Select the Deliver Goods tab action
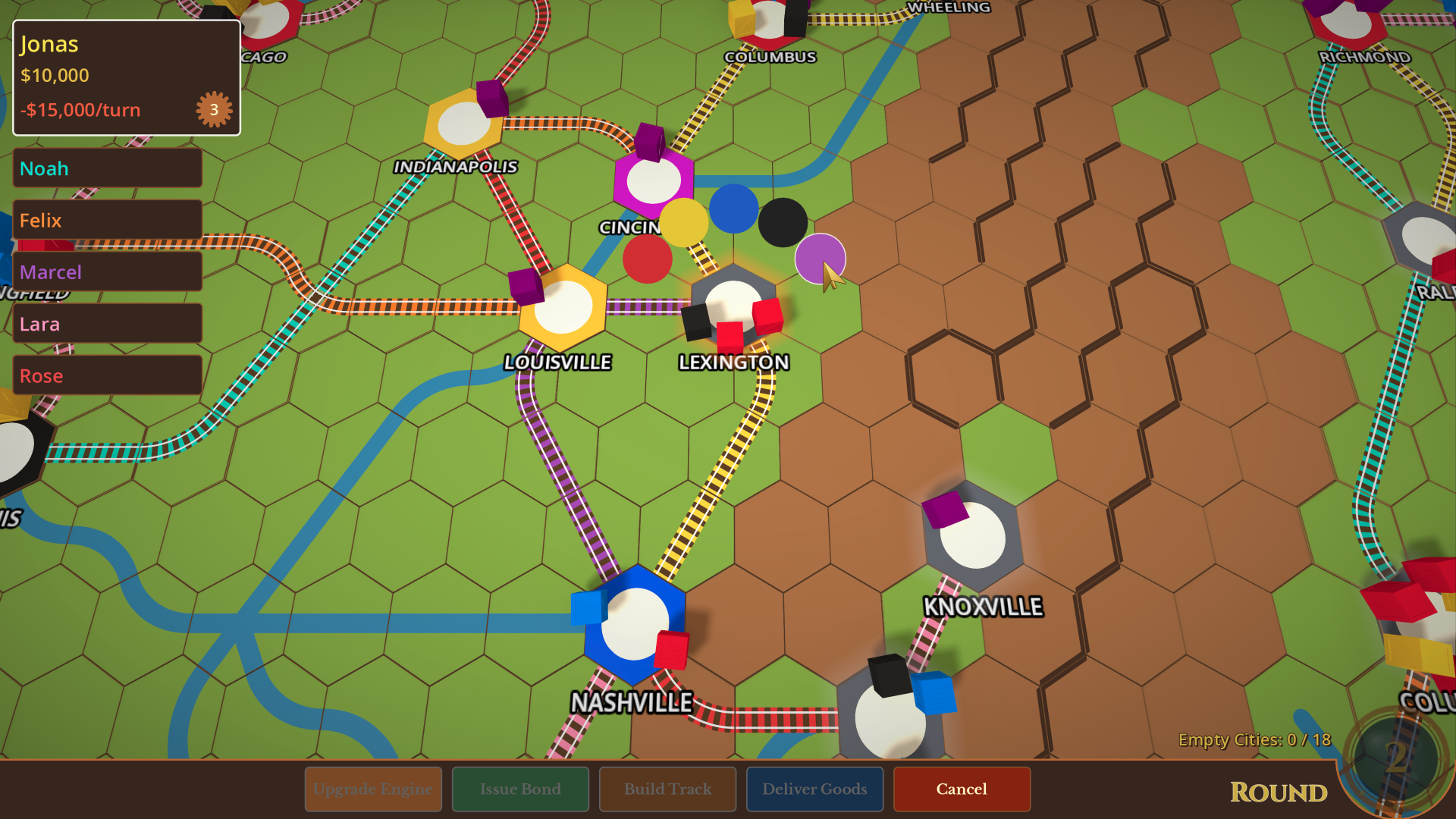Image resolution: width=1456 pixels, height=819 pixels. tap(814, 789)
